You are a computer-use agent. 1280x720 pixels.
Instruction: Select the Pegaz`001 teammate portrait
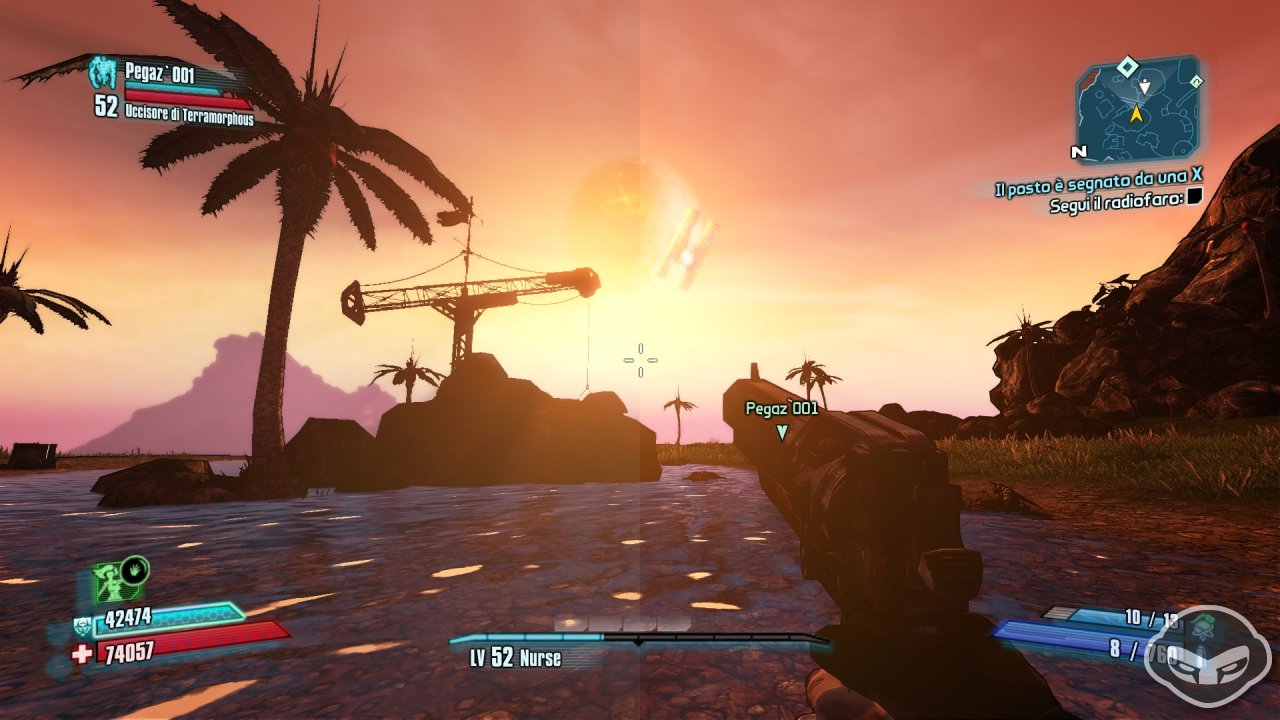[102, 72]
